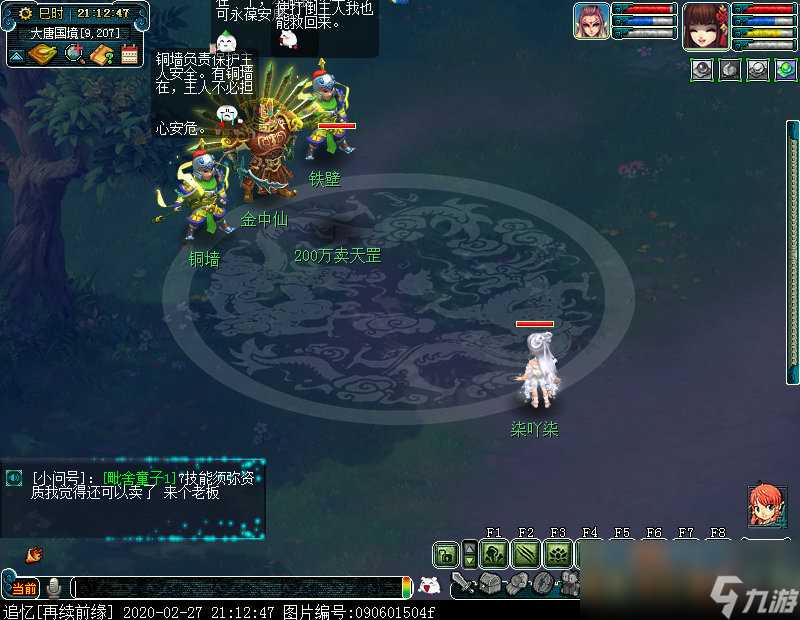This screenshot has width=800, height=620.
Task: Open the golden map scroll icon
Action: tap(44, 54)
